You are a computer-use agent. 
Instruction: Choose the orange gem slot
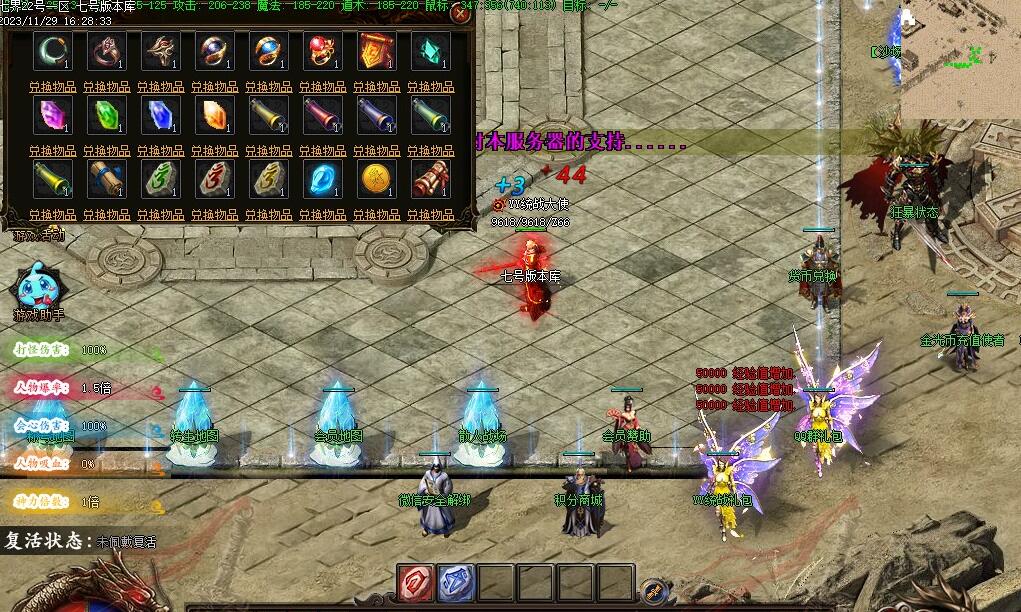coord(214,115)
